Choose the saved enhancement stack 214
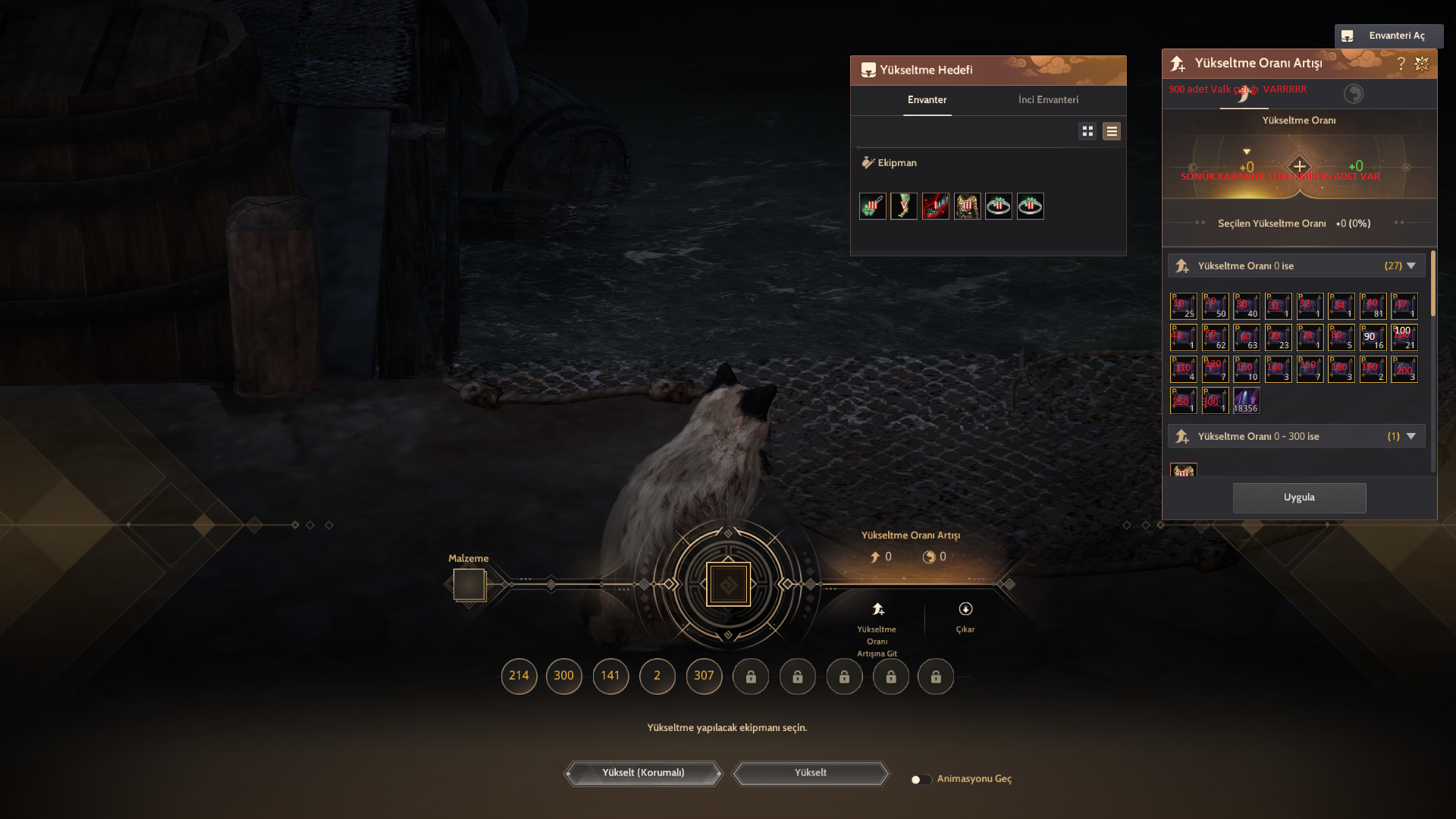The image size is (1456, 819). point(519,676)
